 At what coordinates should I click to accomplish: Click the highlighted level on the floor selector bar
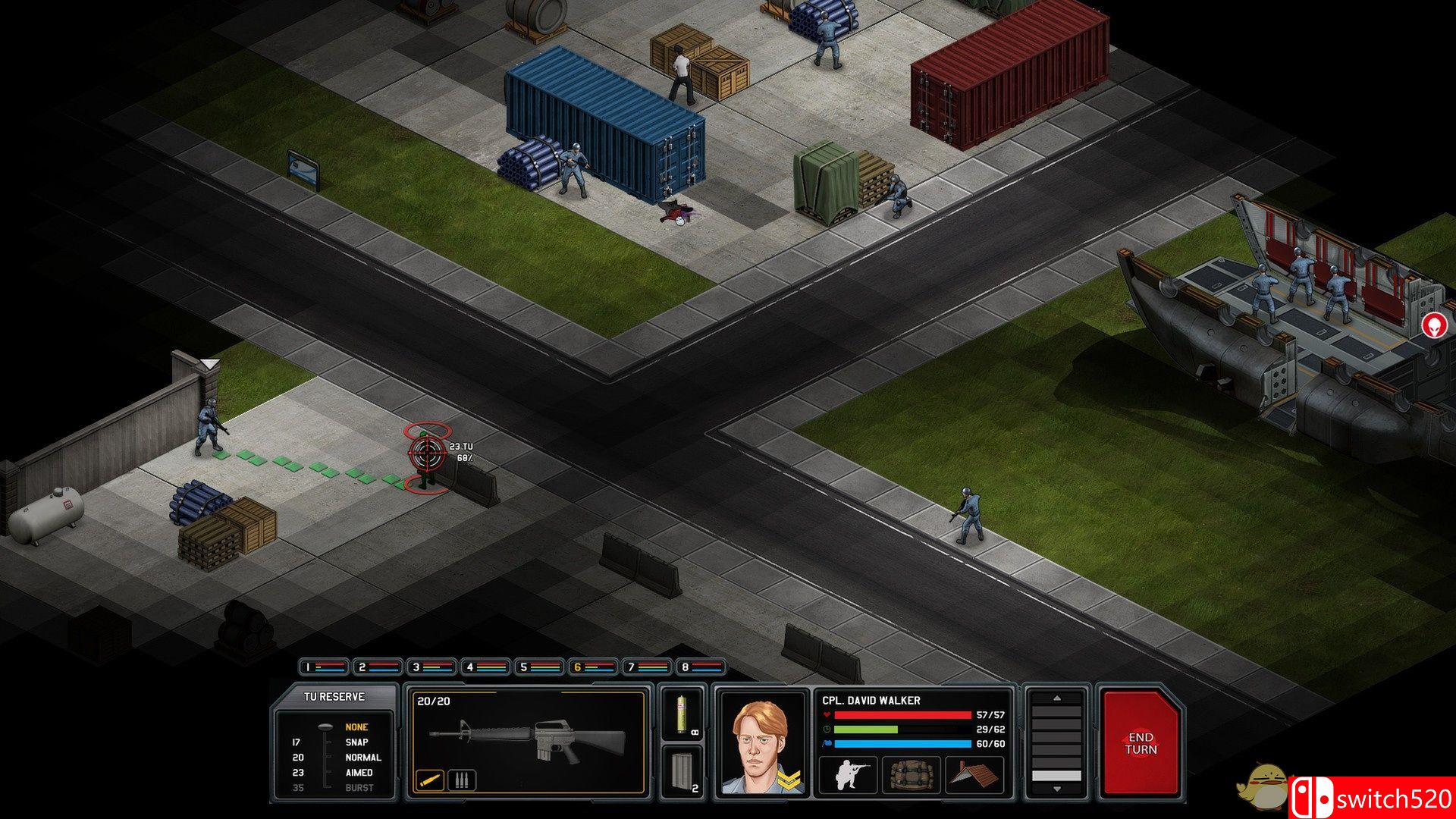1056,776
